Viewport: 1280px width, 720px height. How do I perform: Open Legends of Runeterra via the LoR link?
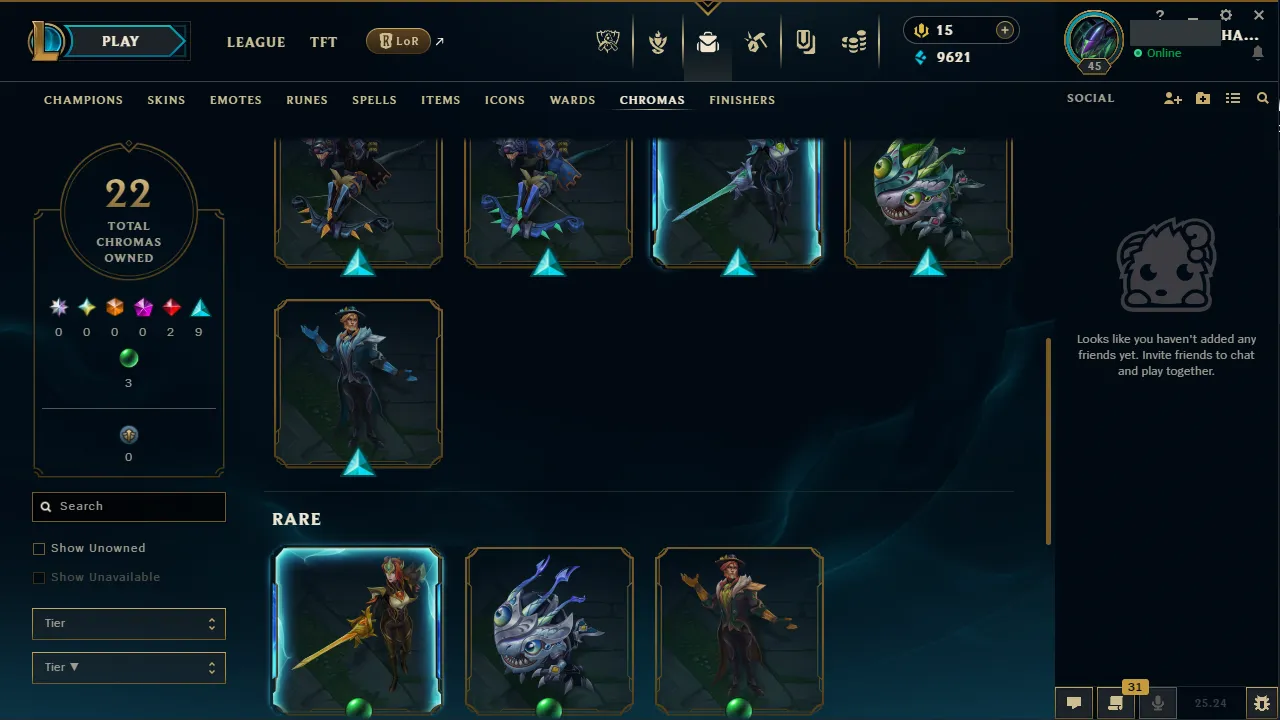coord(398,41)
